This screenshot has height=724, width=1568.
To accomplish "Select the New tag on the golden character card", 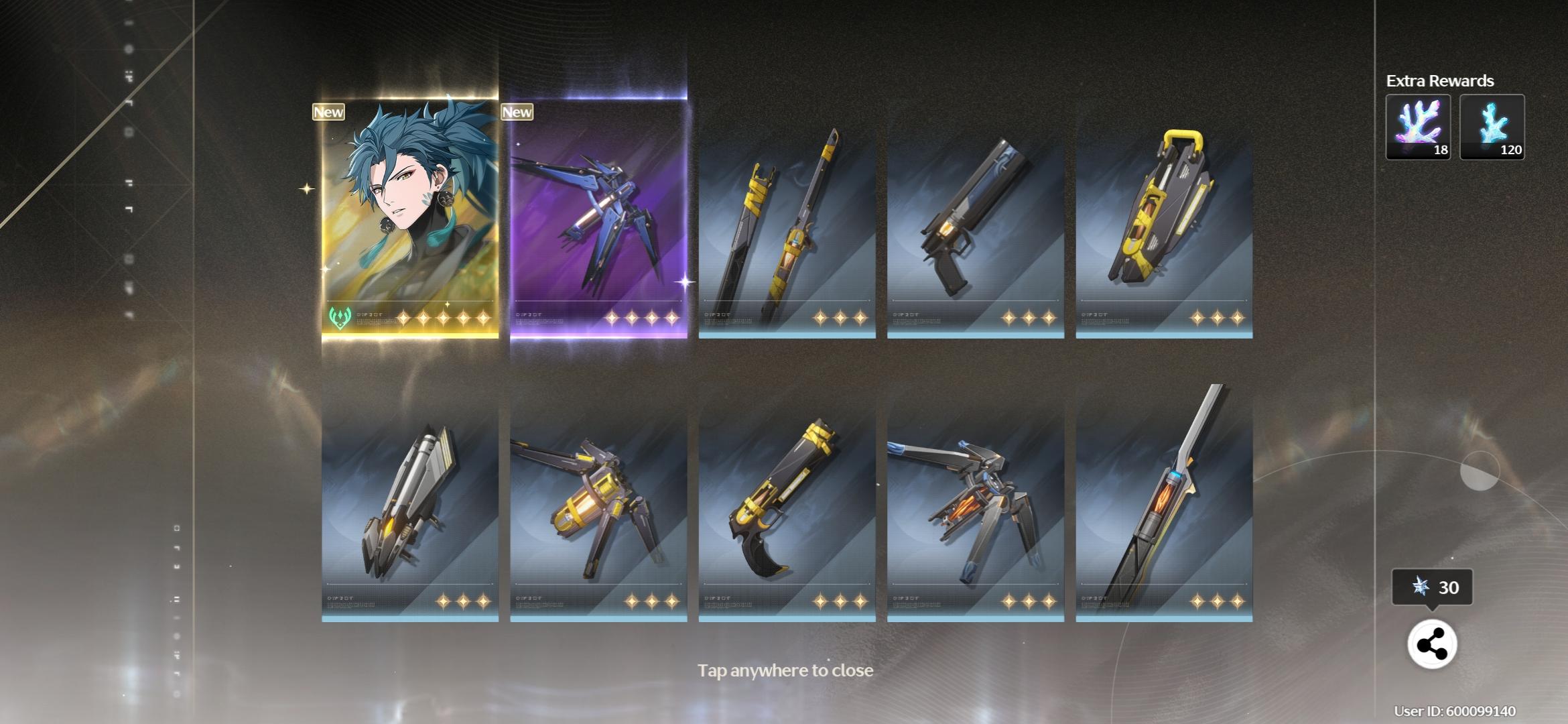I will (328, 112).
